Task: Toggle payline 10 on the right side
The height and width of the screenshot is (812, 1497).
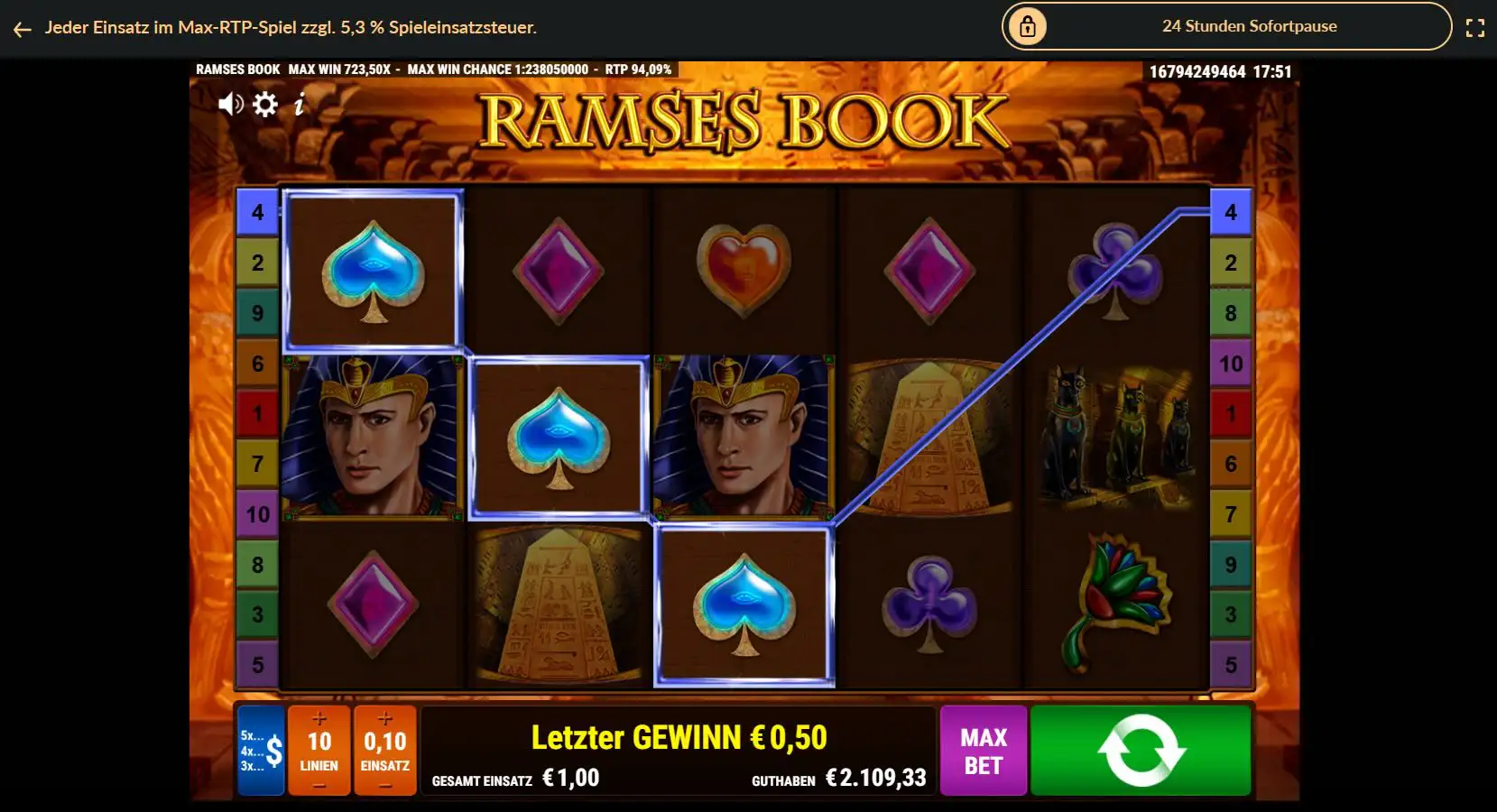Action: coord(1231,364)
